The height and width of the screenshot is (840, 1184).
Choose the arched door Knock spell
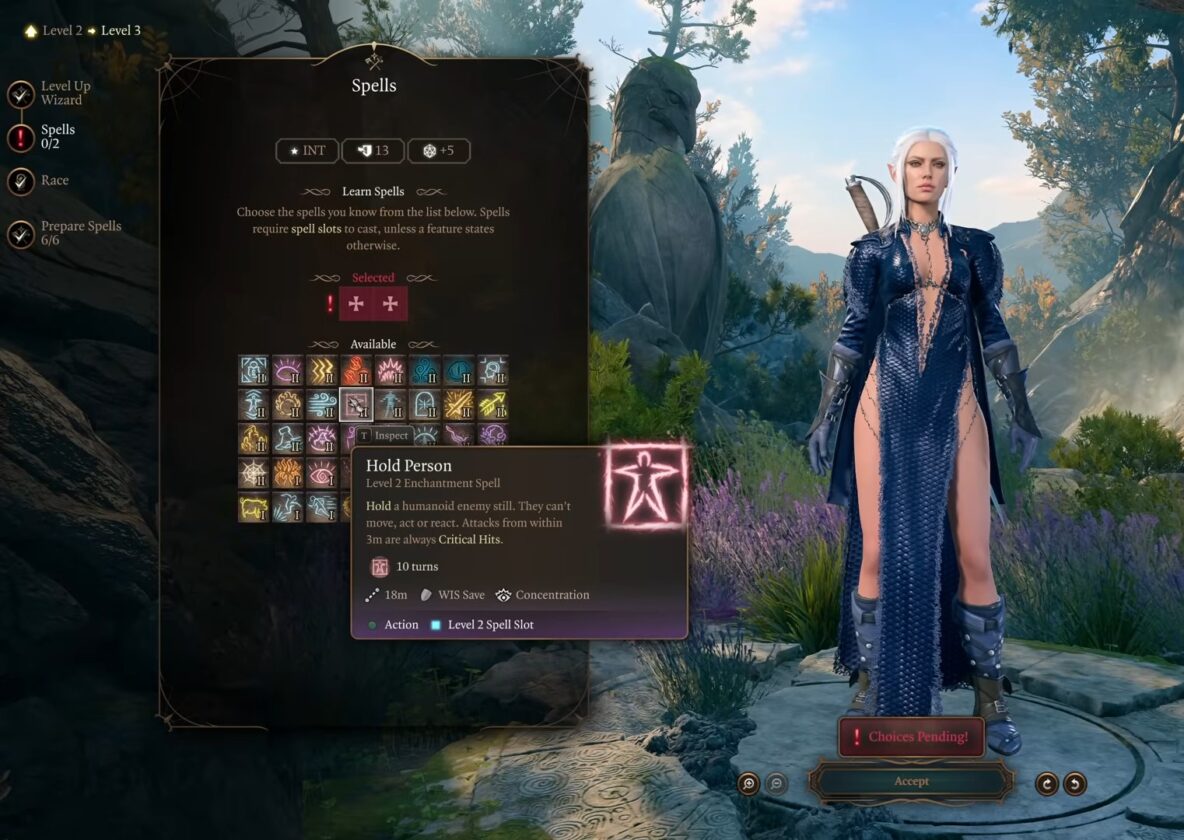424,405
